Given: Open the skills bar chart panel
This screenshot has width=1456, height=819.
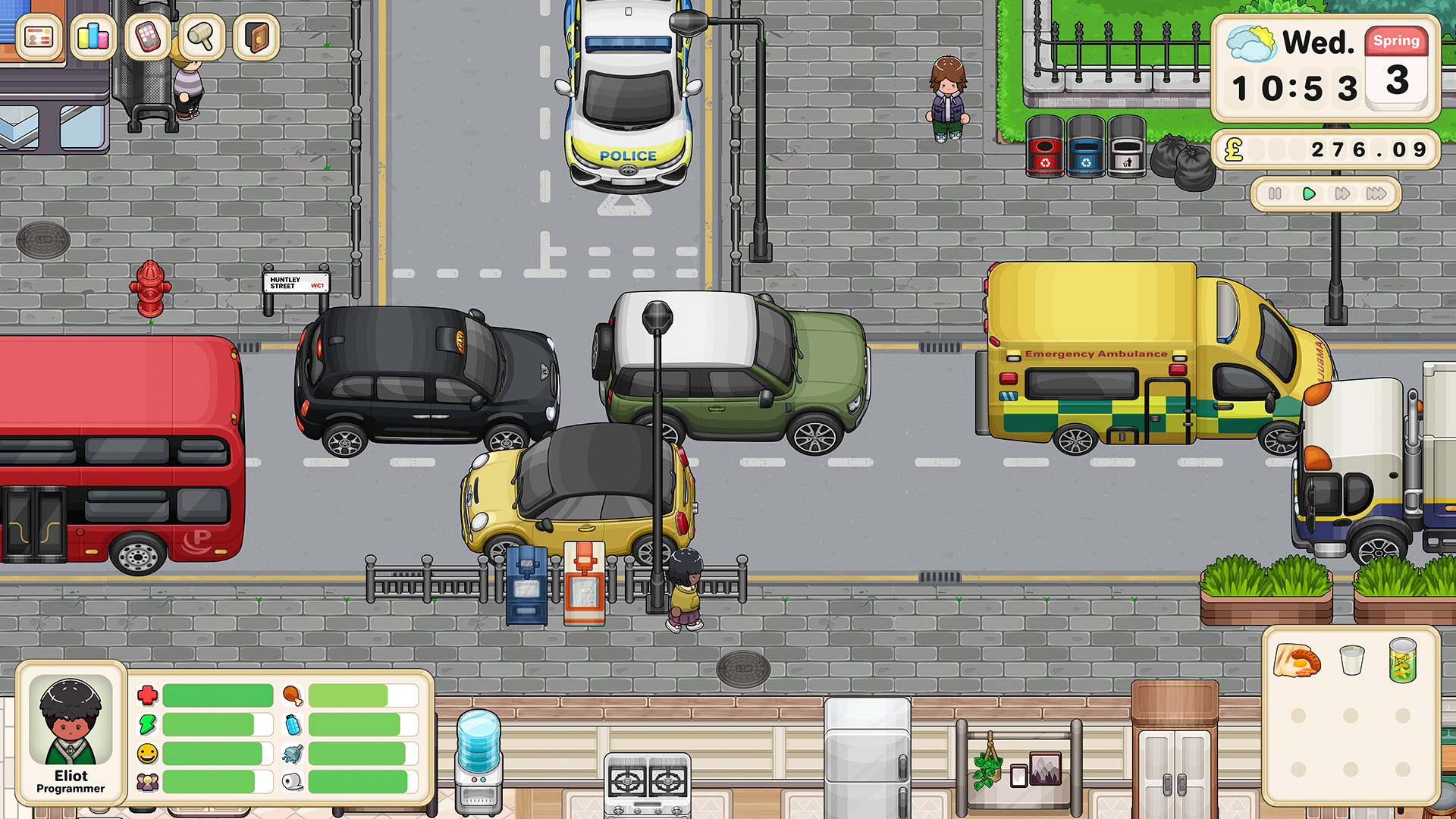Looking at the screenshot, I should coord(93,37).
